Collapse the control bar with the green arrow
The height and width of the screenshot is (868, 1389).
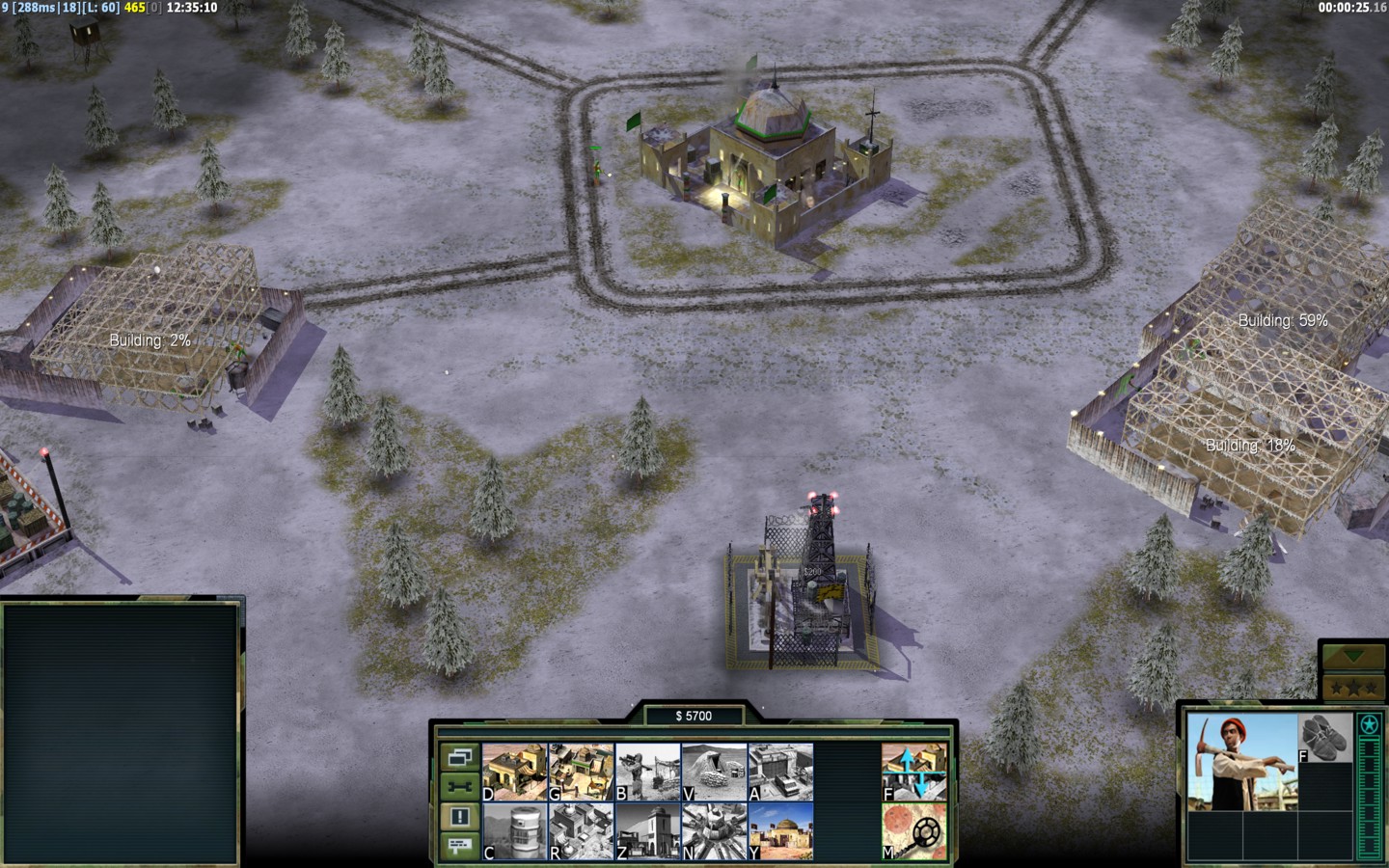click(x=1353, y=656)
